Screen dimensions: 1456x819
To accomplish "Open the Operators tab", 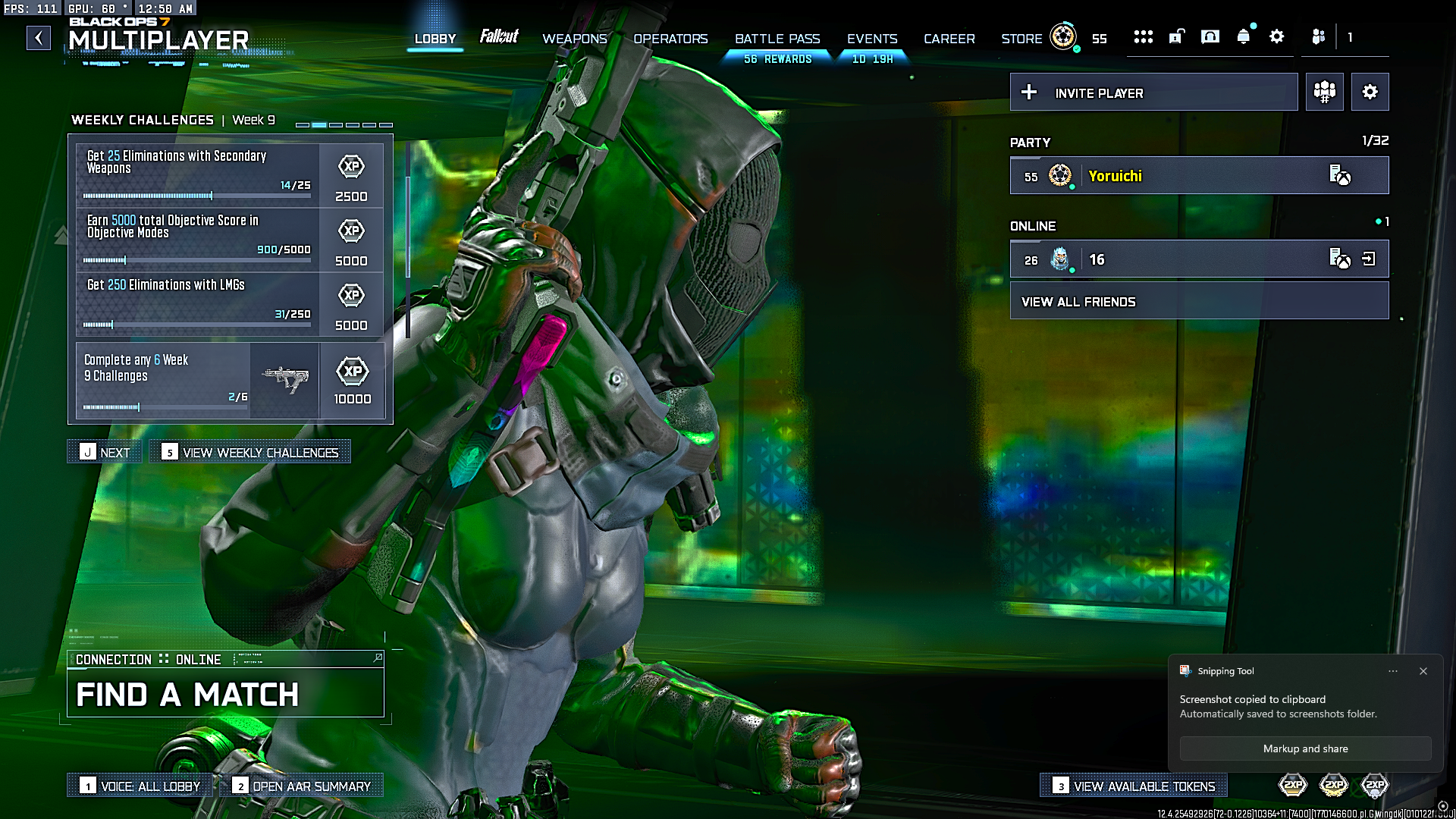I will [x=670, y=39].
